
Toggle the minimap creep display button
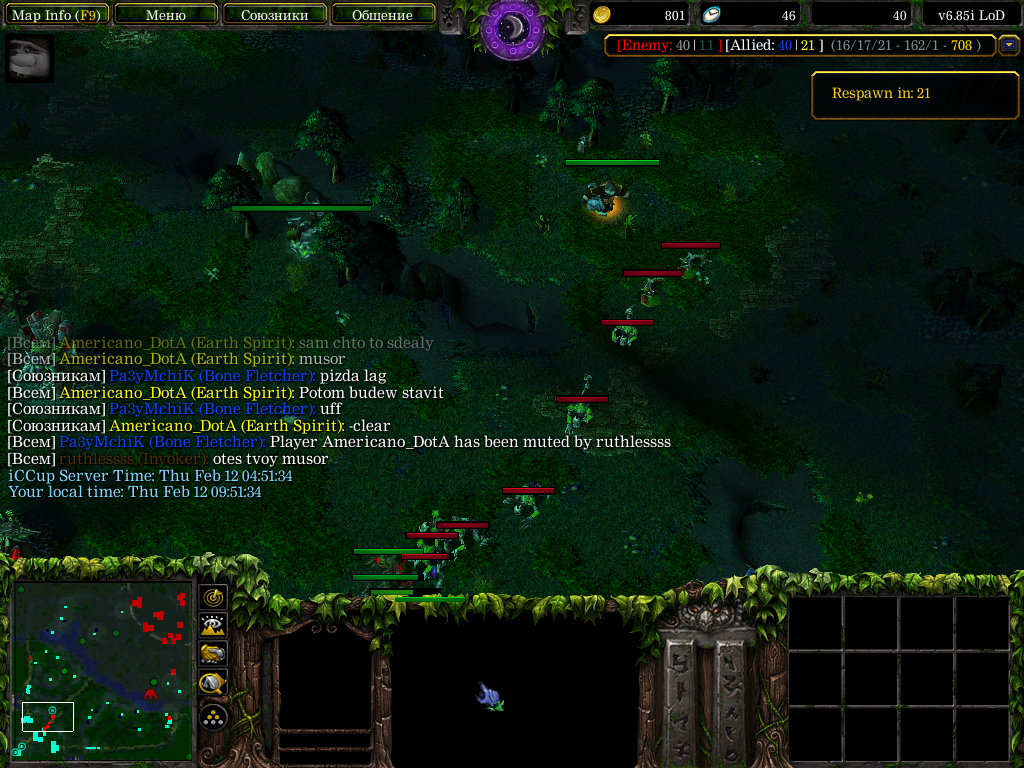point(213,683)
